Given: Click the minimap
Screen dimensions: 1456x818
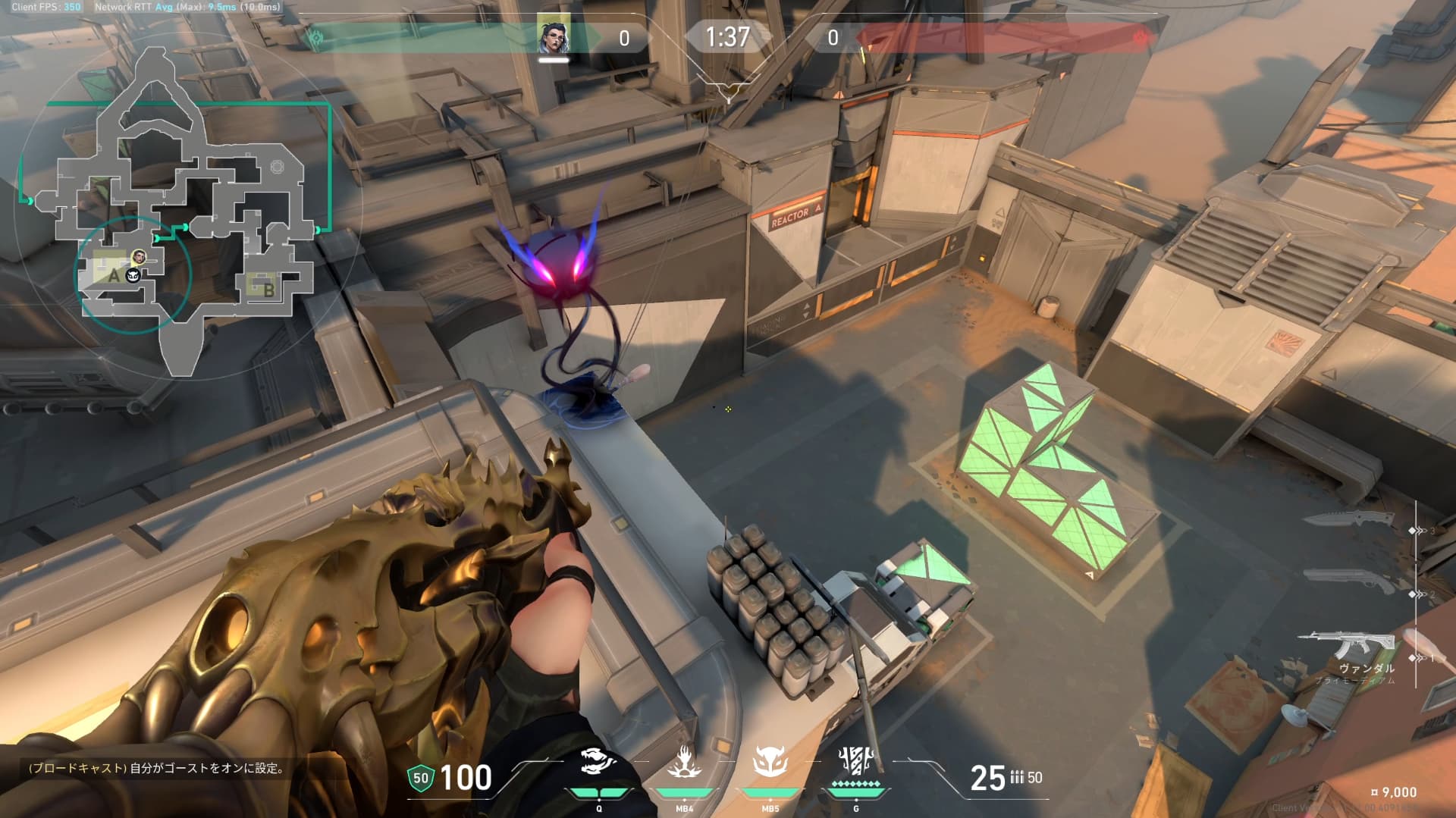Looking at the screenshot, I should tap(182, 212).
